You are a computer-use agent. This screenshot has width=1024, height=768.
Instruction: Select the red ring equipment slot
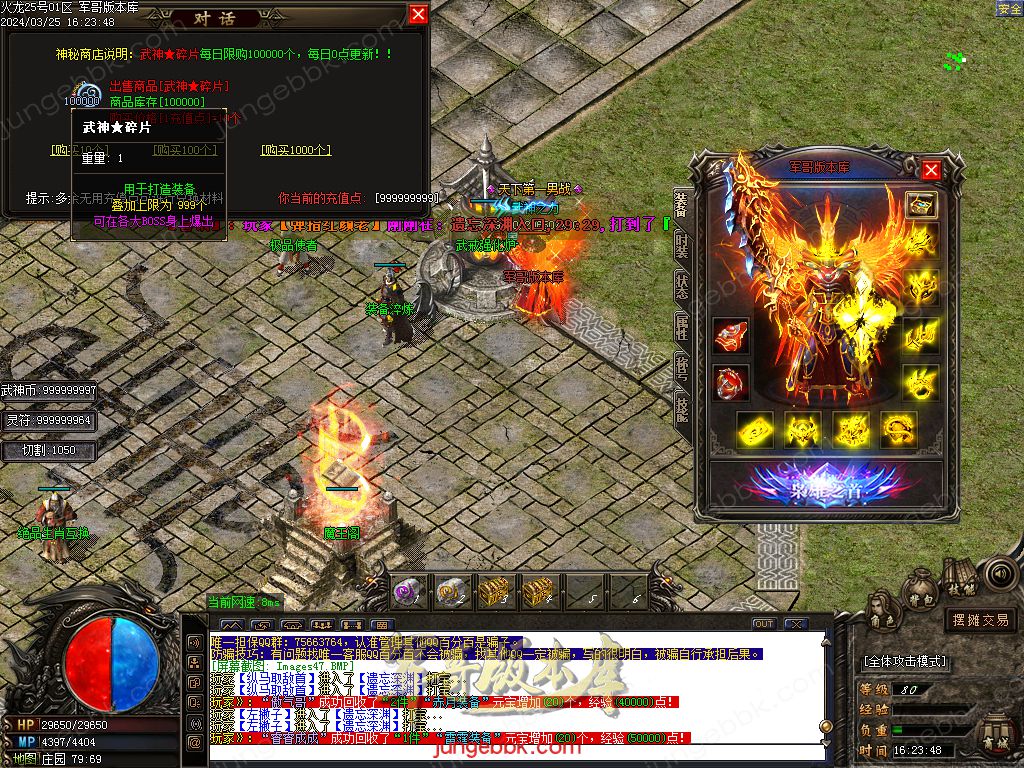pyautogui.click(x=731, y=382)
